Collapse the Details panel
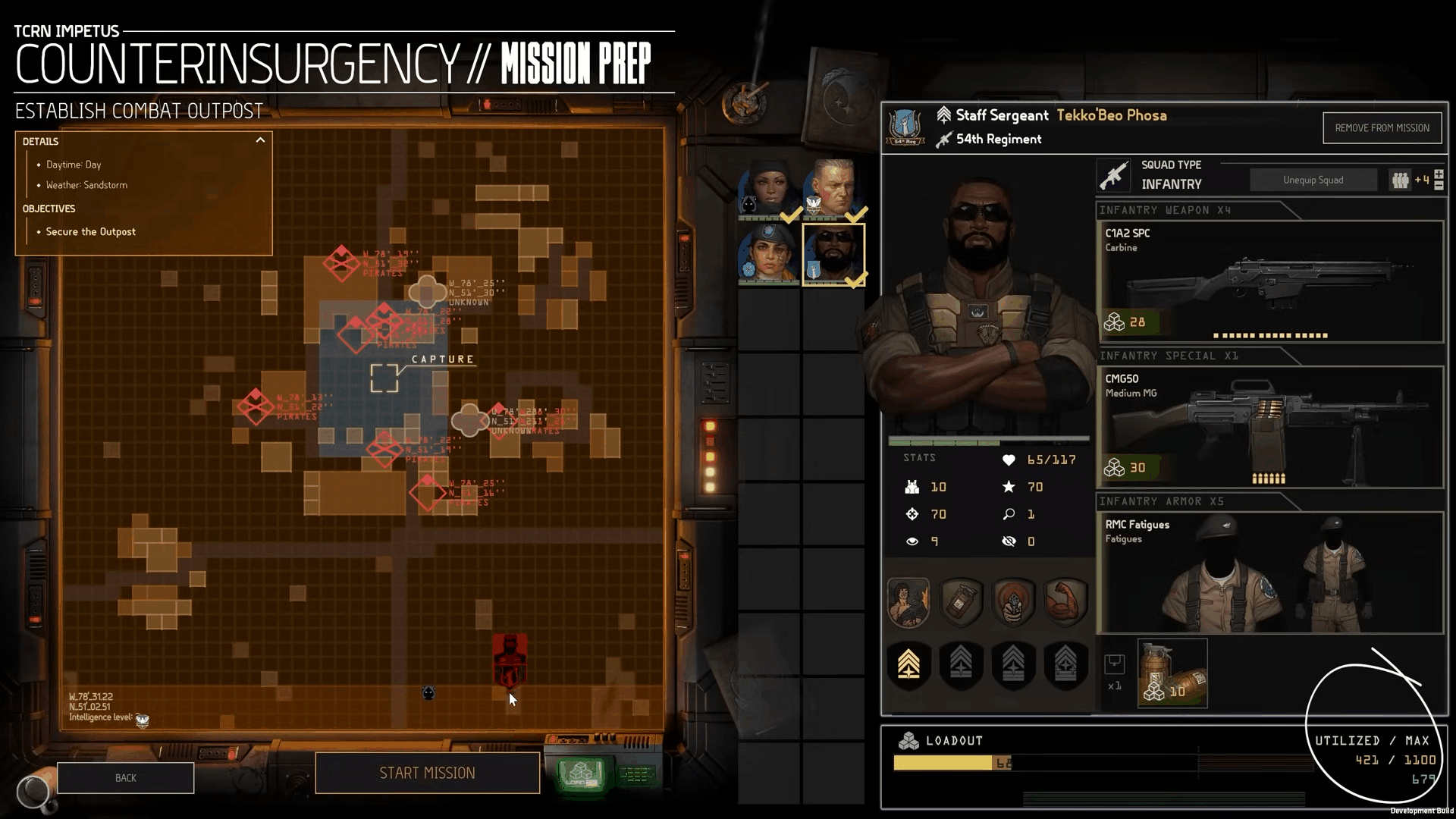 click(260, 140)
